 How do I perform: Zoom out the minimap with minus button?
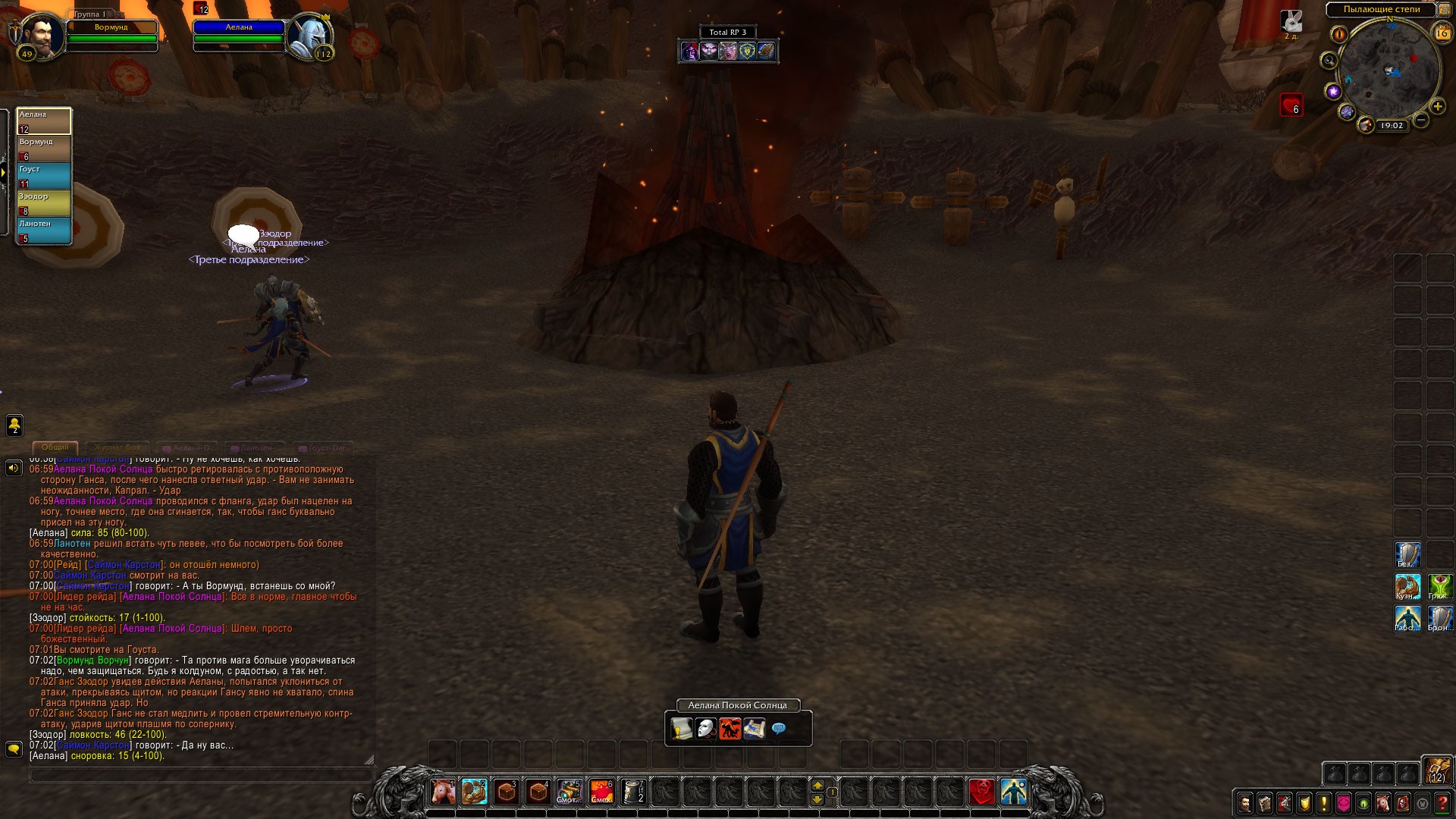coord(1421,120)
